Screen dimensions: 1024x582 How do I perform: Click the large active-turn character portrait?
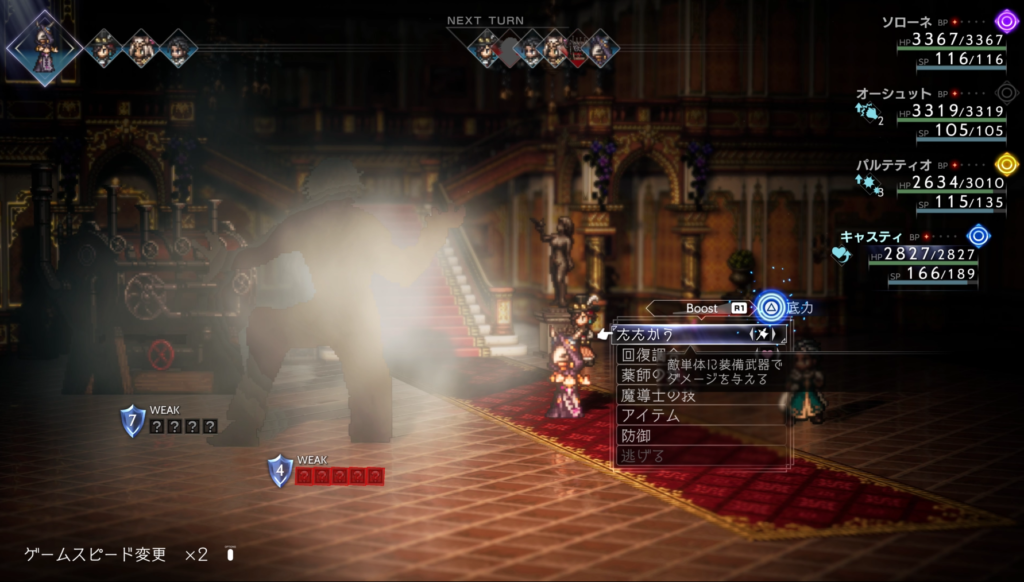[x=45, y=46]
